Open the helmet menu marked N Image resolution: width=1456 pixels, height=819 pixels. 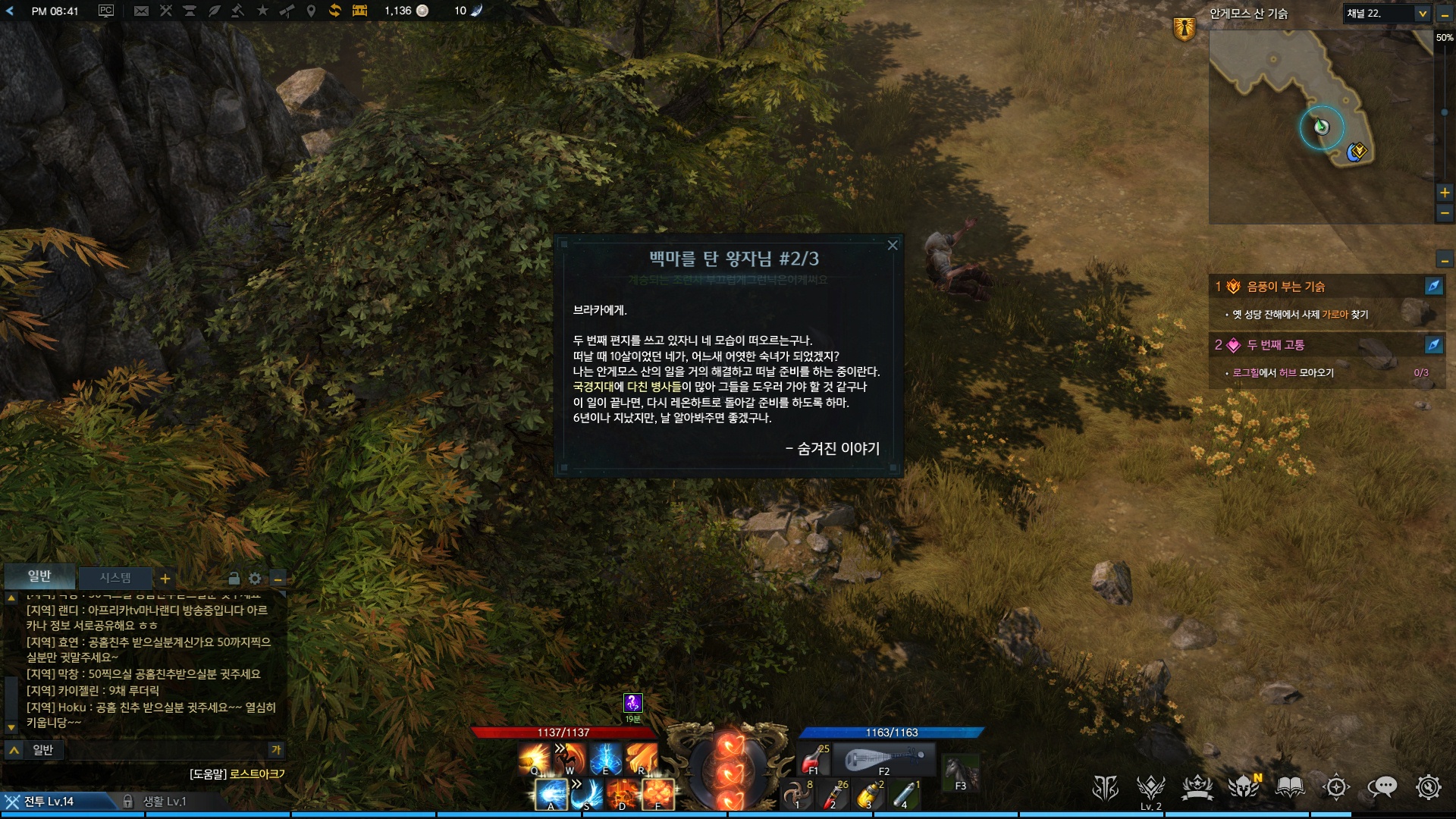tap(1244, 788)
